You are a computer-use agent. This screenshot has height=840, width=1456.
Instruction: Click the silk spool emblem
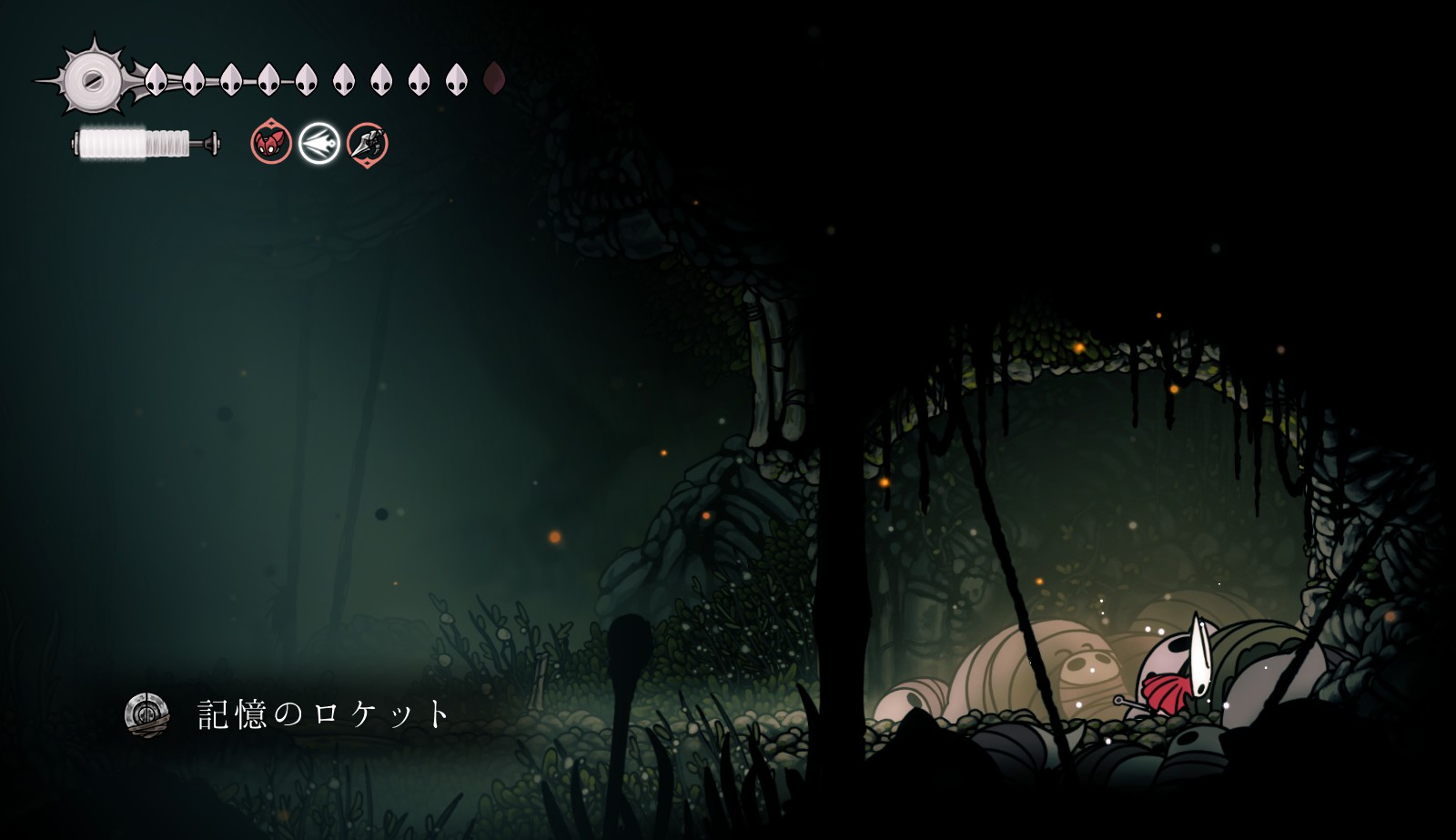click(x=92, y=80)
